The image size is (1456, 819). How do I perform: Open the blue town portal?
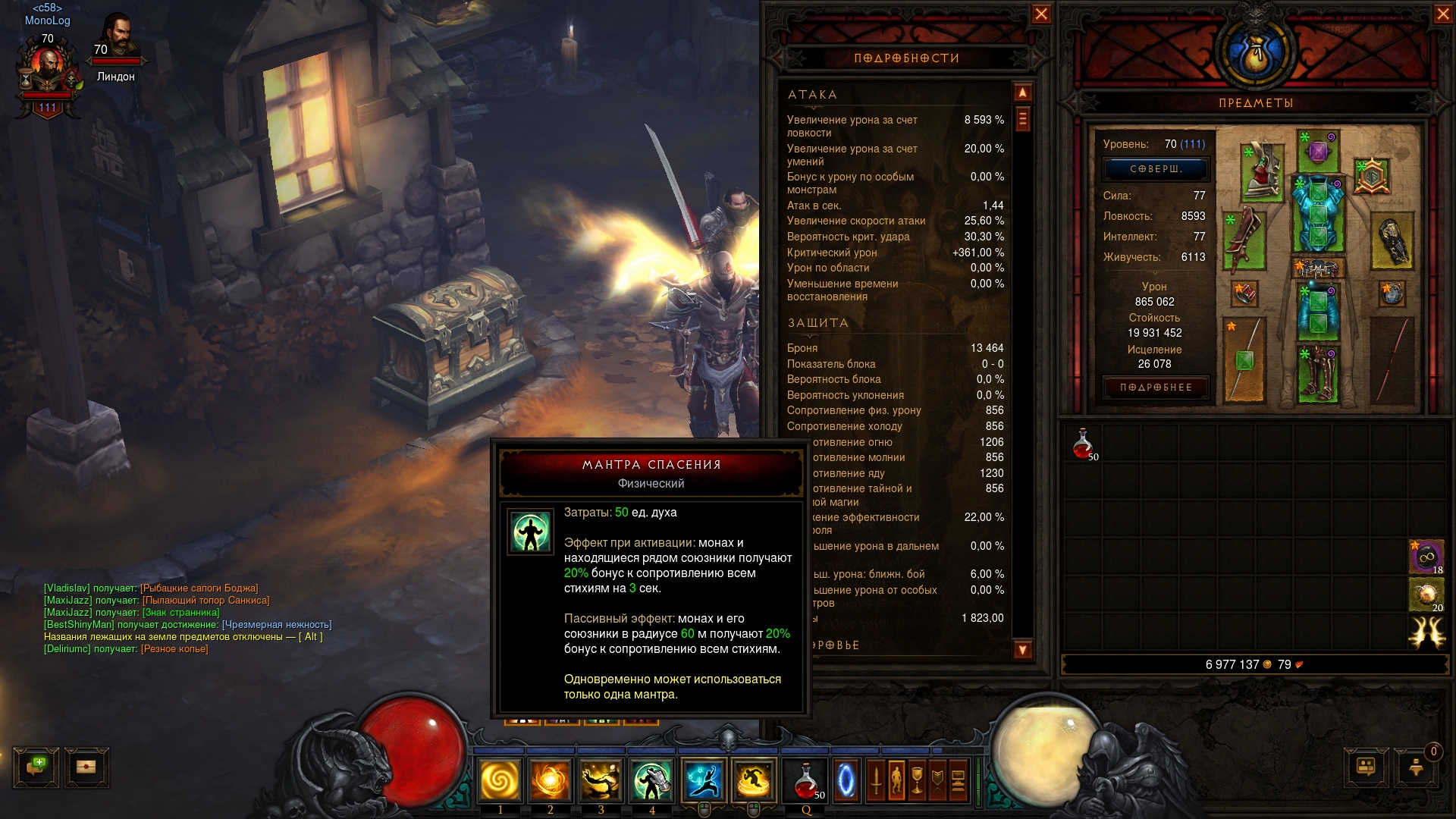coord(846,780)
